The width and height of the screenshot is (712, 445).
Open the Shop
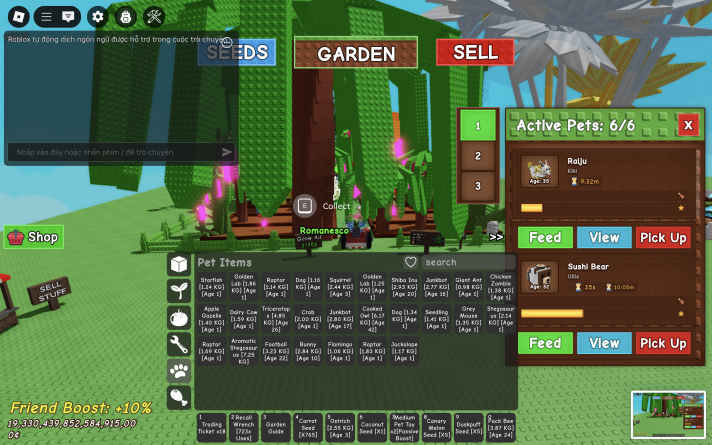[34, 237]
